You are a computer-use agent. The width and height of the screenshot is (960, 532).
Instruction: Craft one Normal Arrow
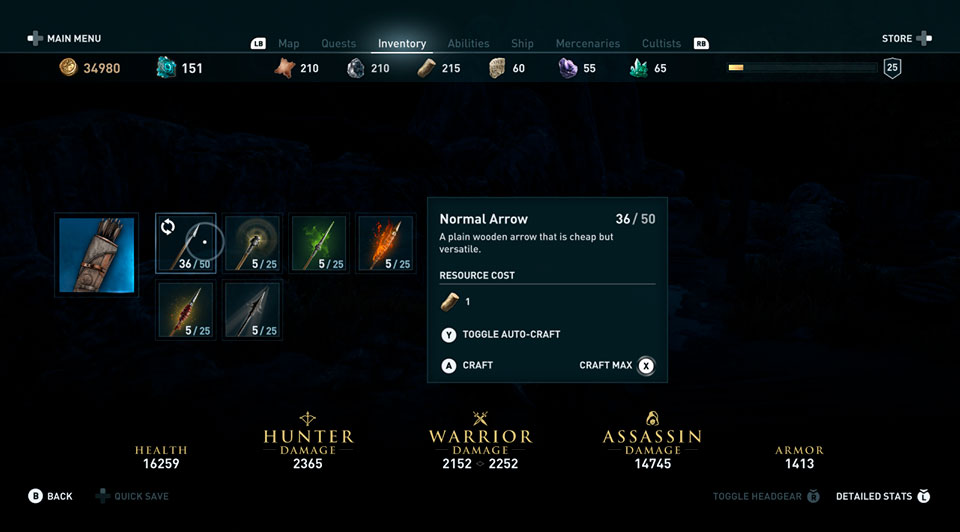tap(468, 365)
